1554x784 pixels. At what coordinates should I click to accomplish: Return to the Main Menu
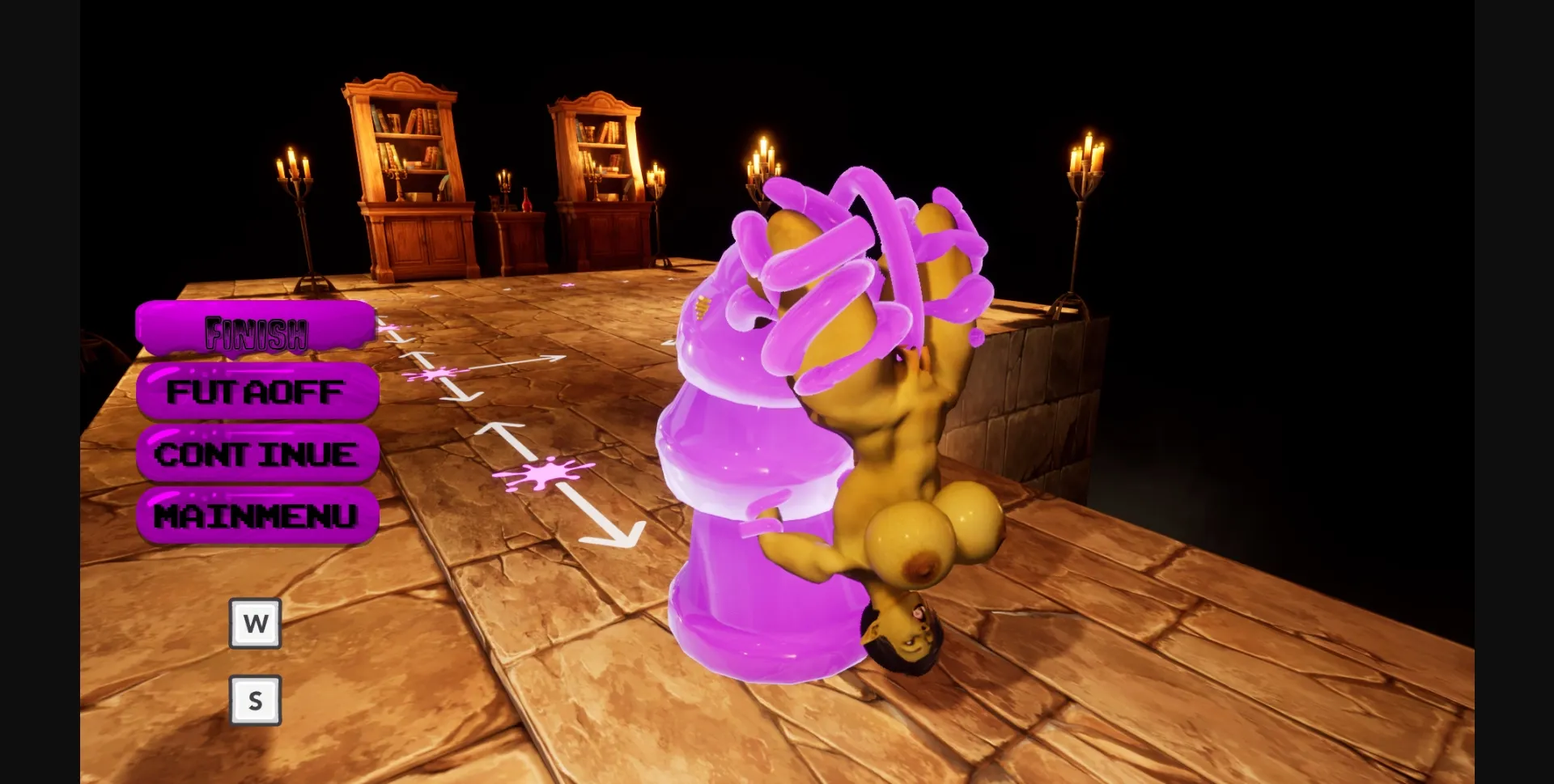click(x=257, y=515)
